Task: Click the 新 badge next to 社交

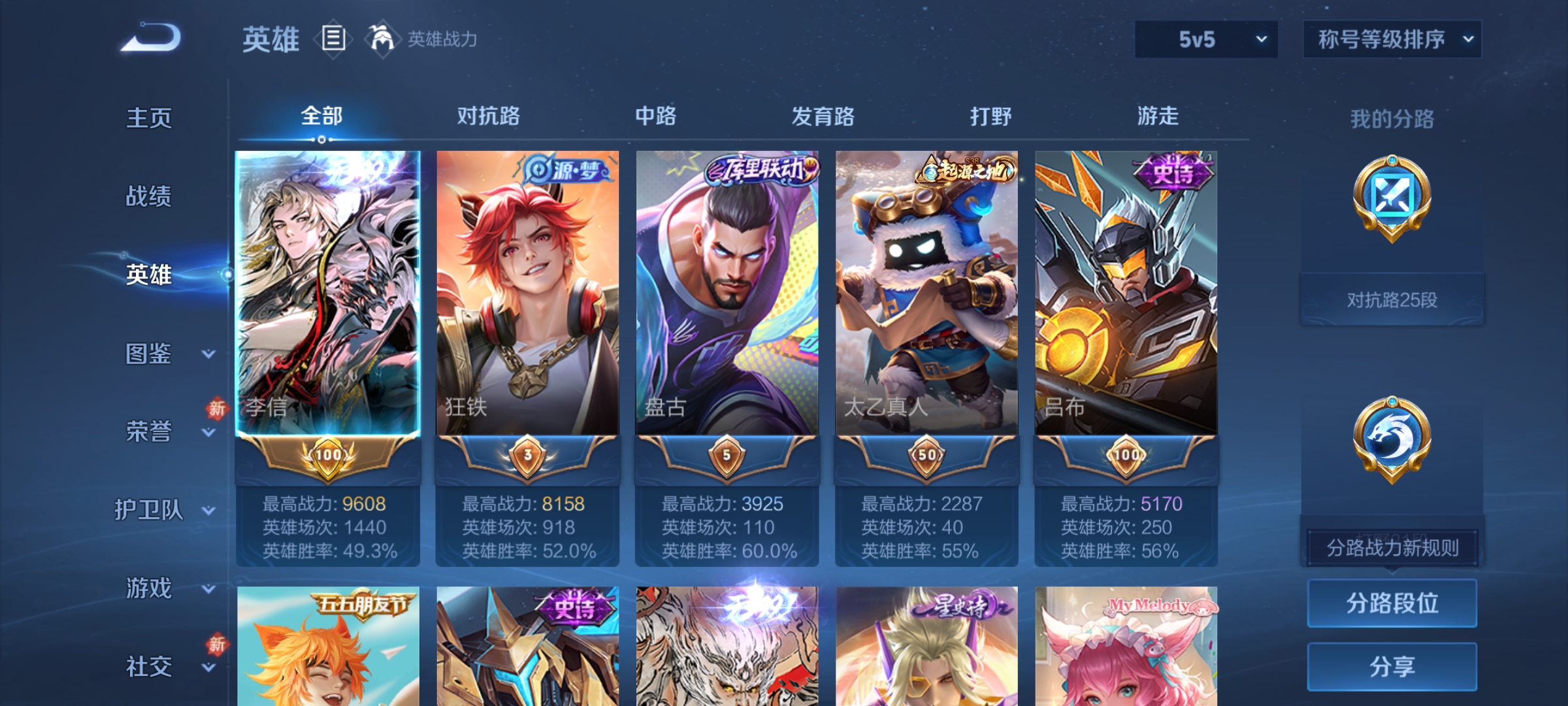Action: point(218,645)
